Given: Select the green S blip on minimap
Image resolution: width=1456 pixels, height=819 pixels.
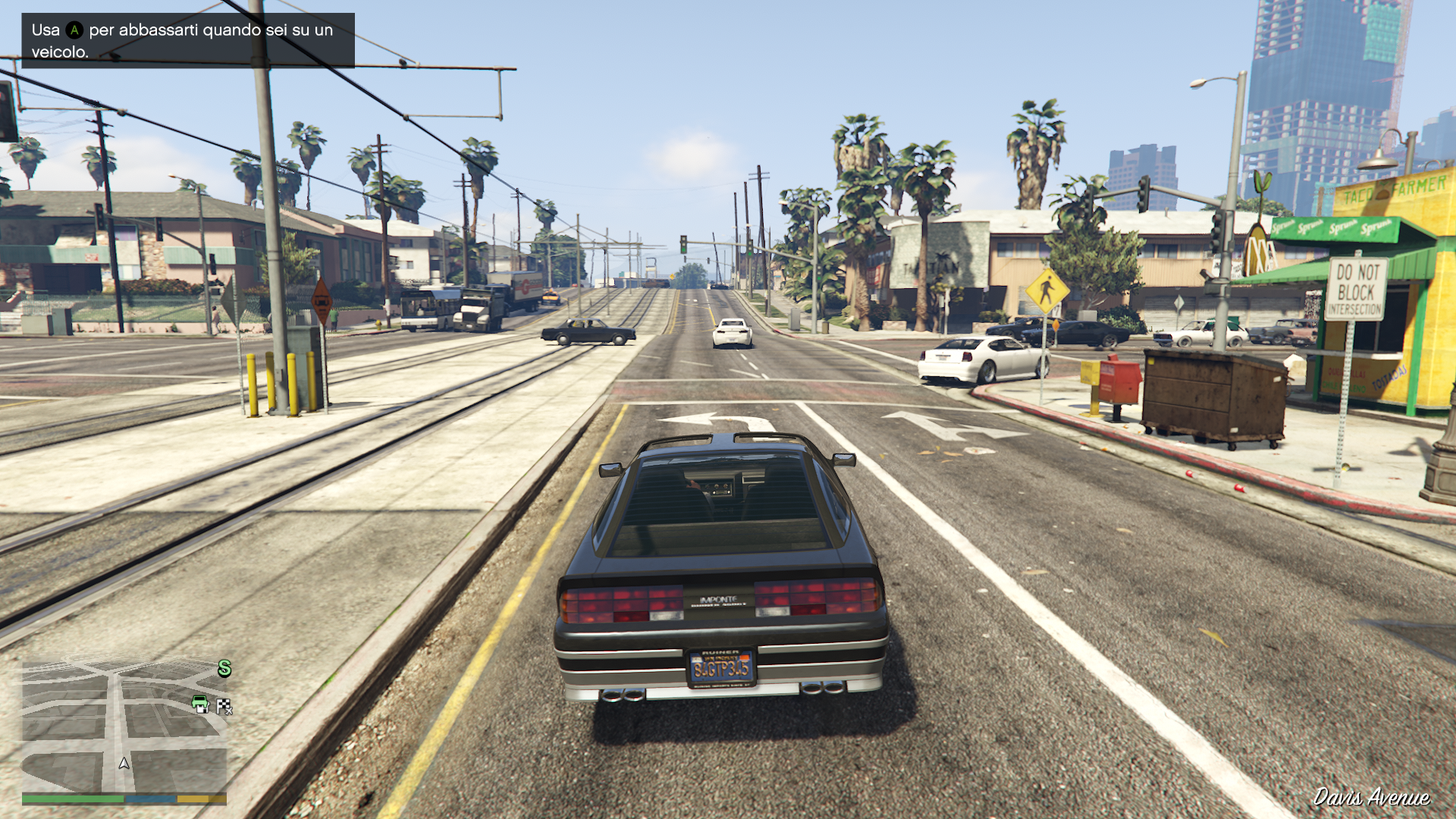Looking at the screenshot, I should [224, 668].
